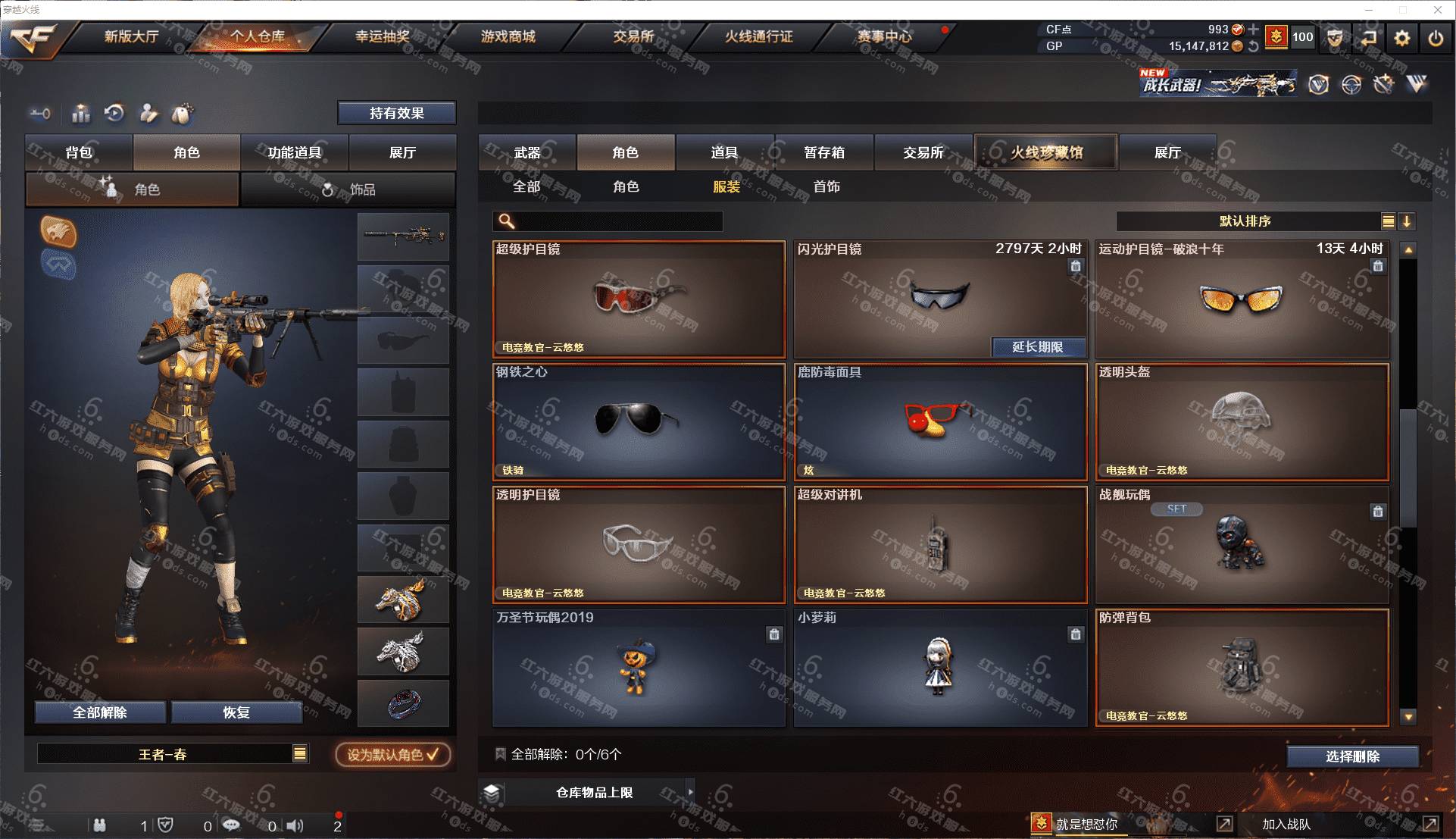The height and width of the screenshot is (839, 1456).
Task: Open the 交易所 top menu entry
Action: 633,36
